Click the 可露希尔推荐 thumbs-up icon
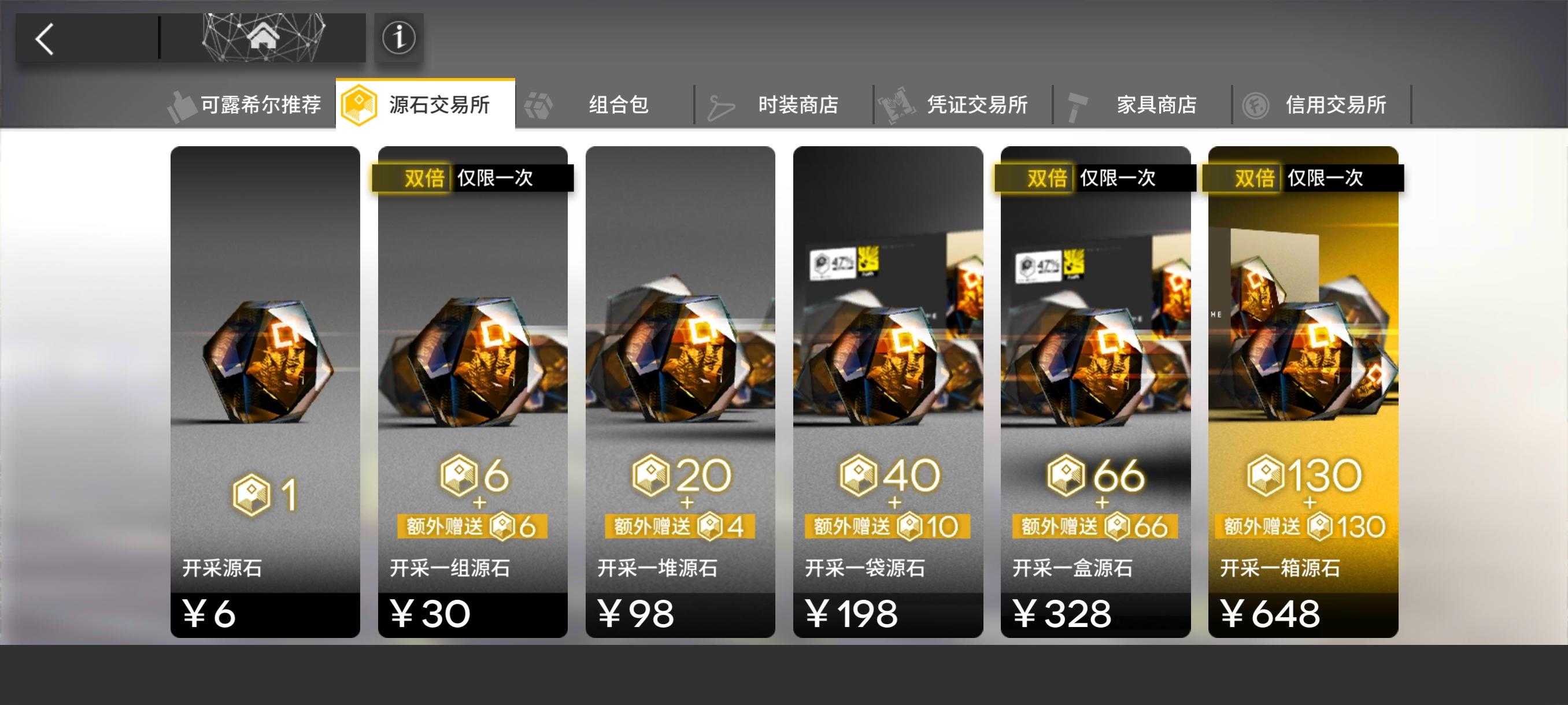The image size is (1568, 705). (182, 104)
